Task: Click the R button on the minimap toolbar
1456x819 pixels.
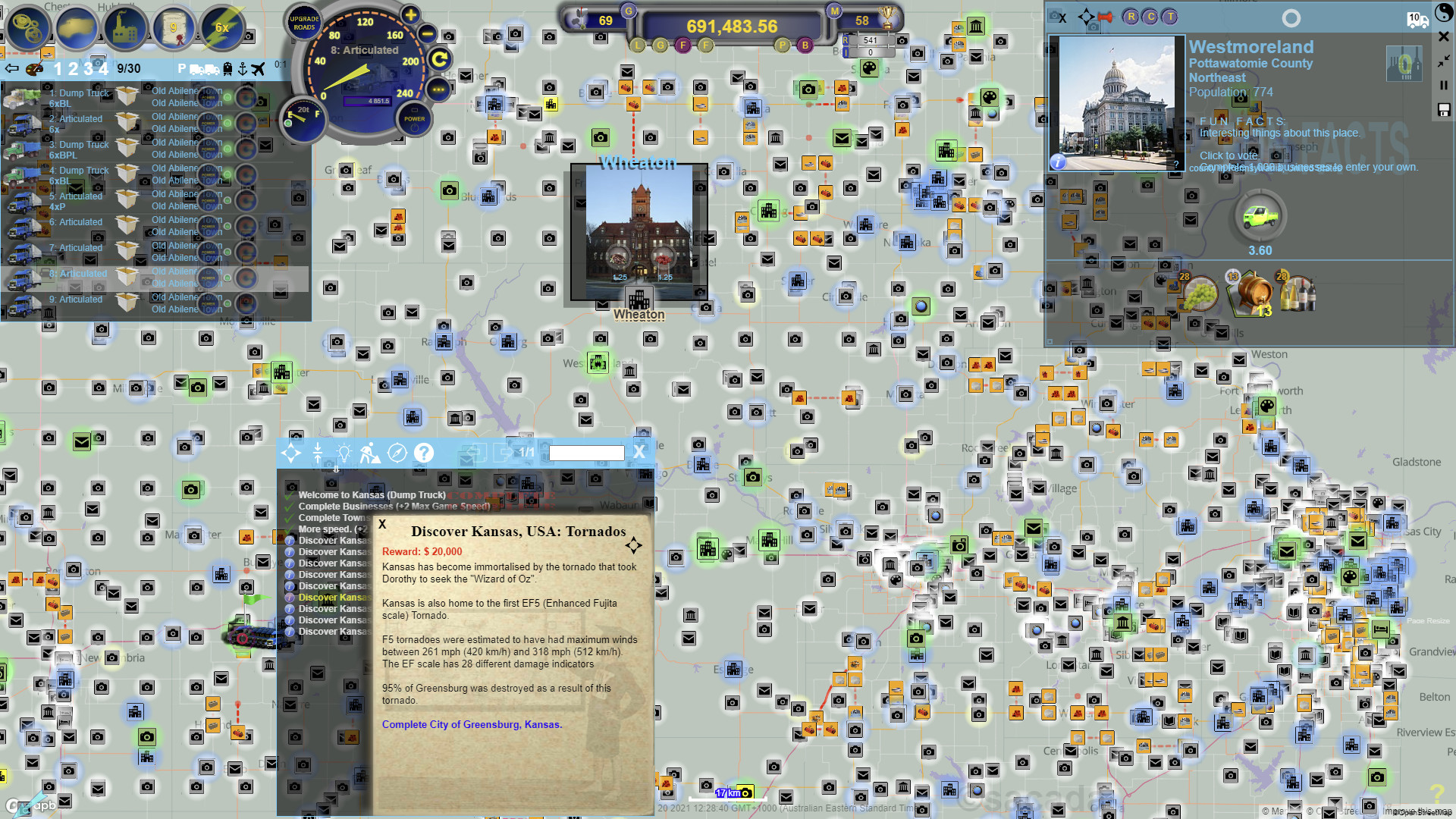Action: point(1131,17)
